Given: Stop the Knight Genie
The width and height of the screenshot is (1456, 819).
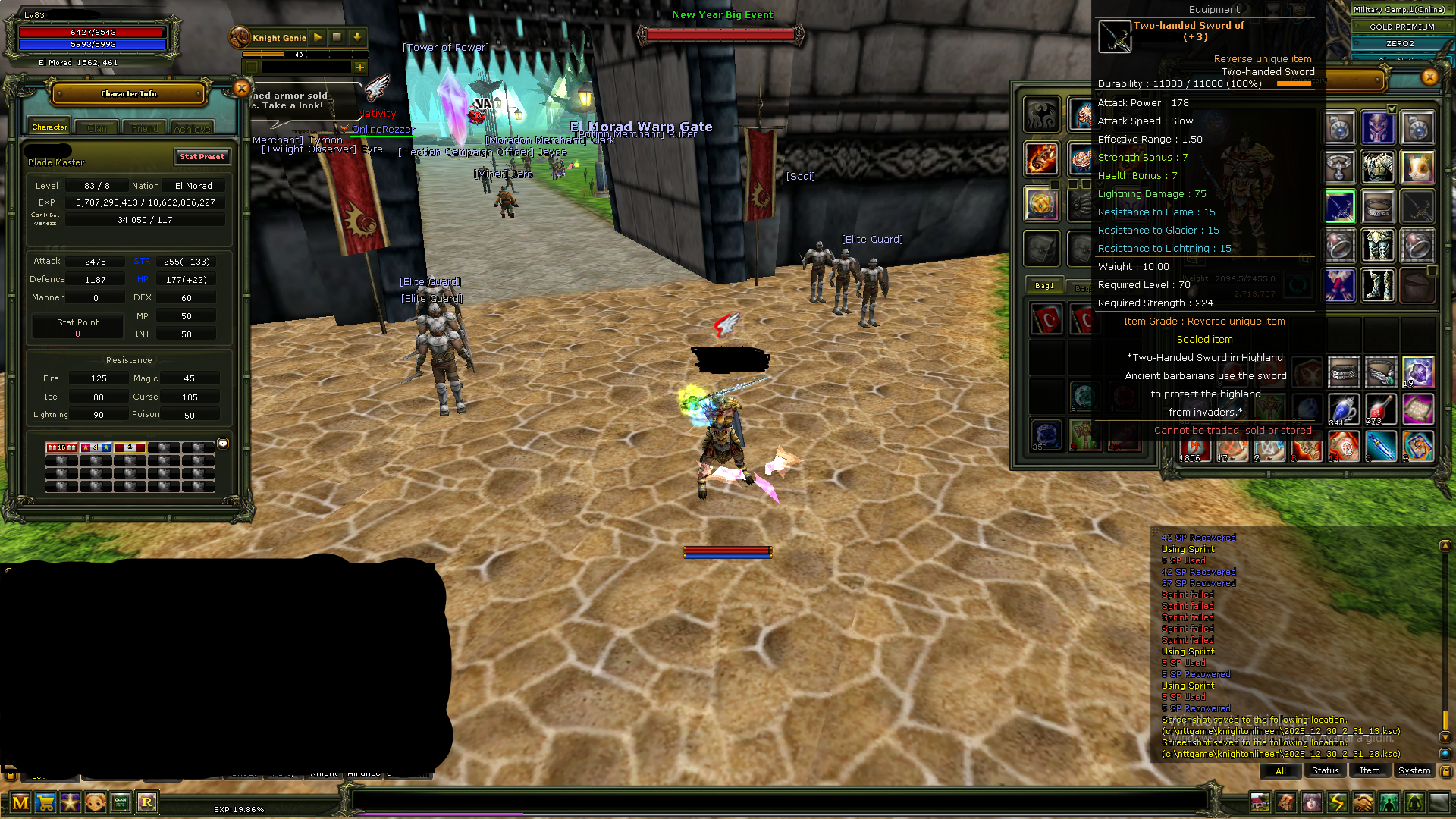Looking at the screenshot, I should [x=337, y=37].
